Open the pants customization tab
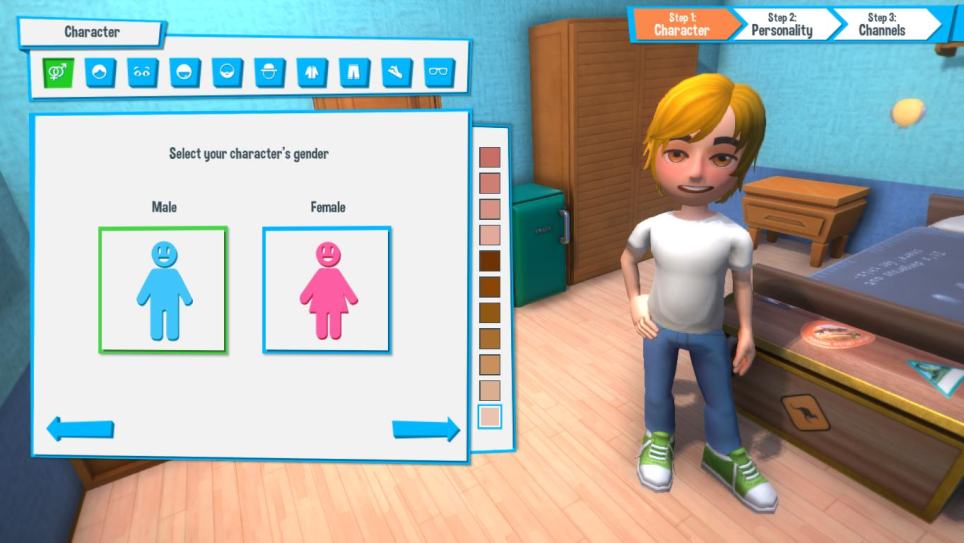Screen dimensions: 964x543 [354, 72]
